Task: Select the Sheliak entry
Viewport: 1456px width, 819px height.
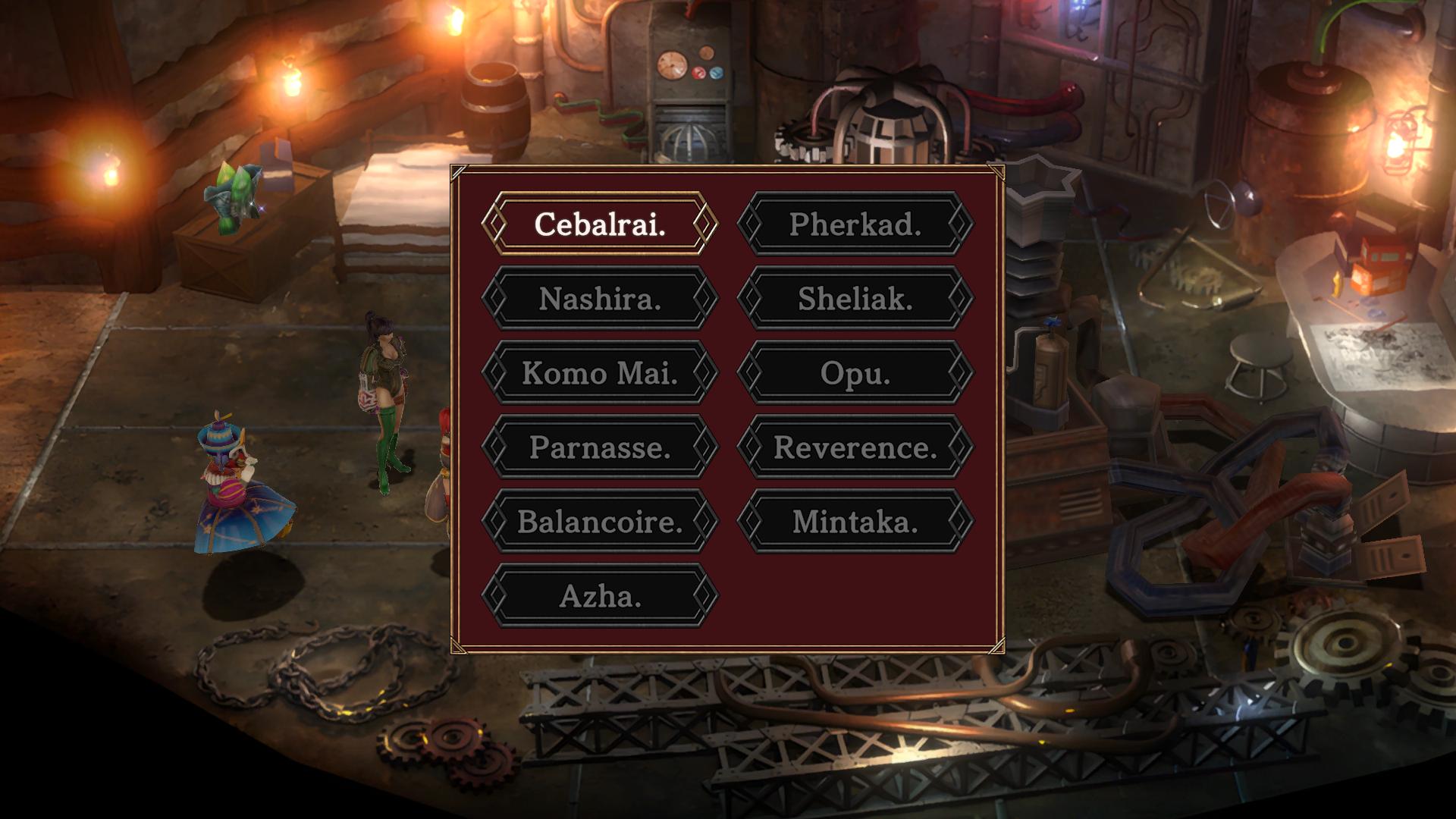Action: (855, 298)
